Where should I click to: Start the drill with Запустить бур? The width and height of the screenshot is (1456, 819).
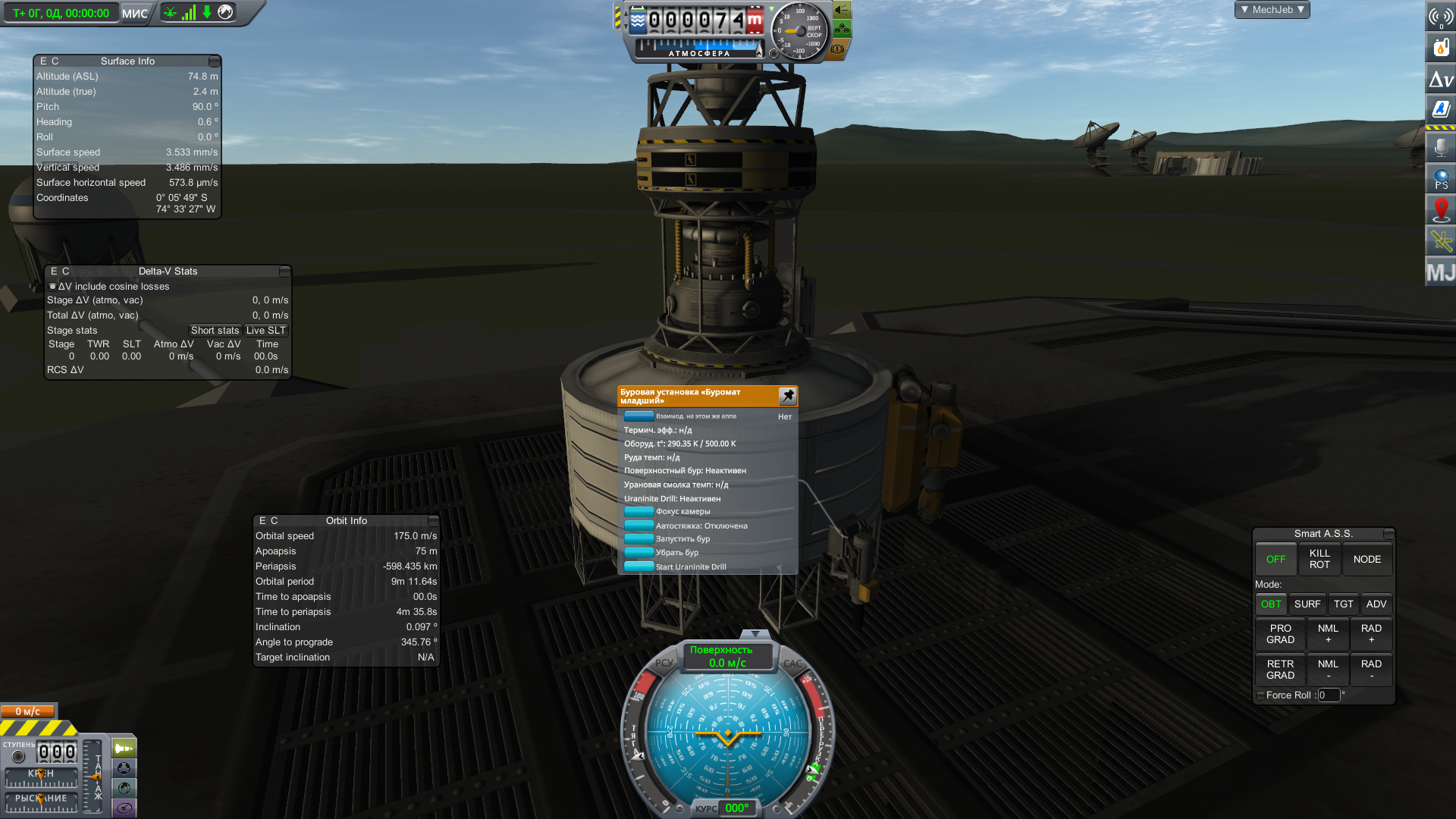(639, 539)
